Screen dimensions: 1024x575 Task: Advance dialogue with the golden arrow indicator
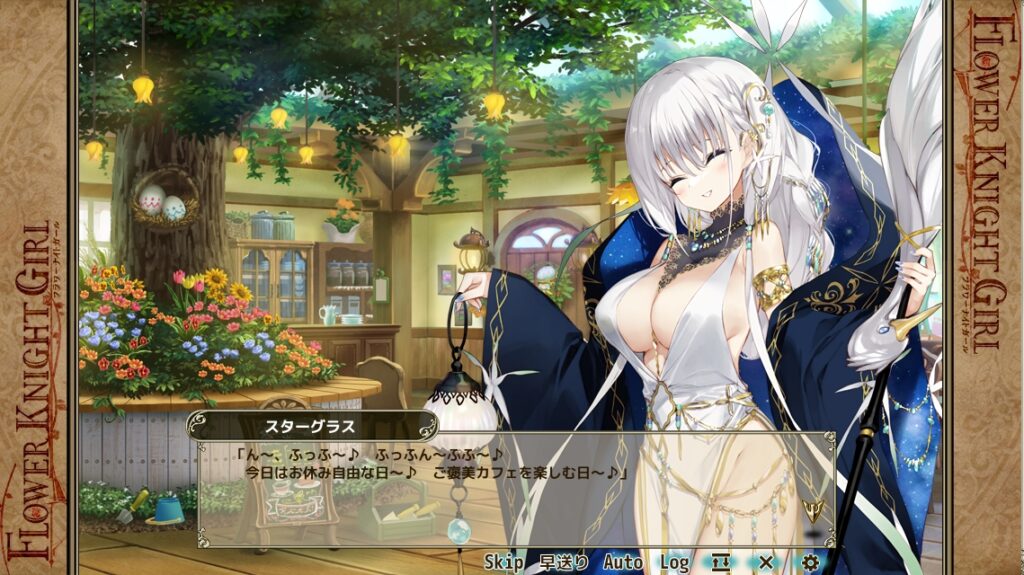pos(817,512)
